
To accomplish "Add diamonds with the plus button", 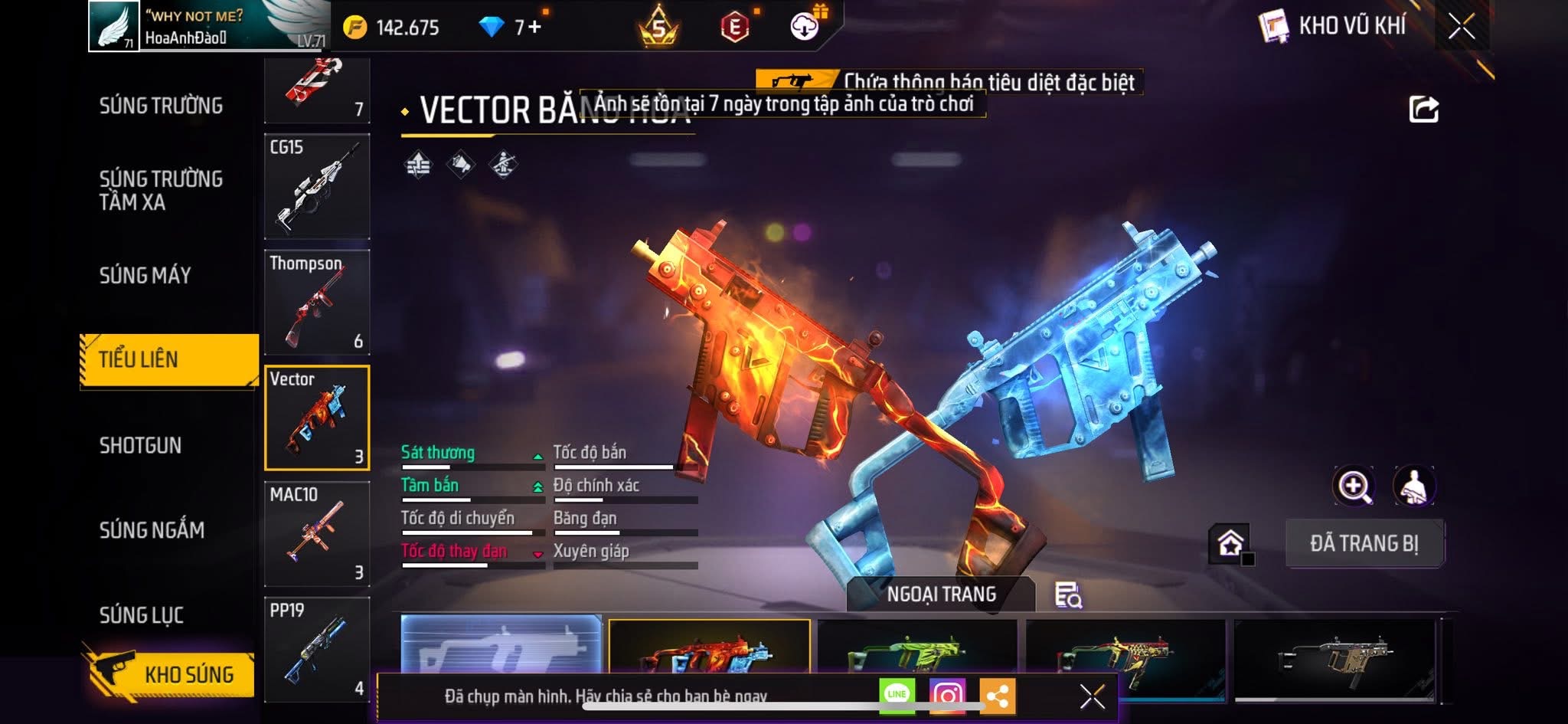I will click(x=534, y=28).
